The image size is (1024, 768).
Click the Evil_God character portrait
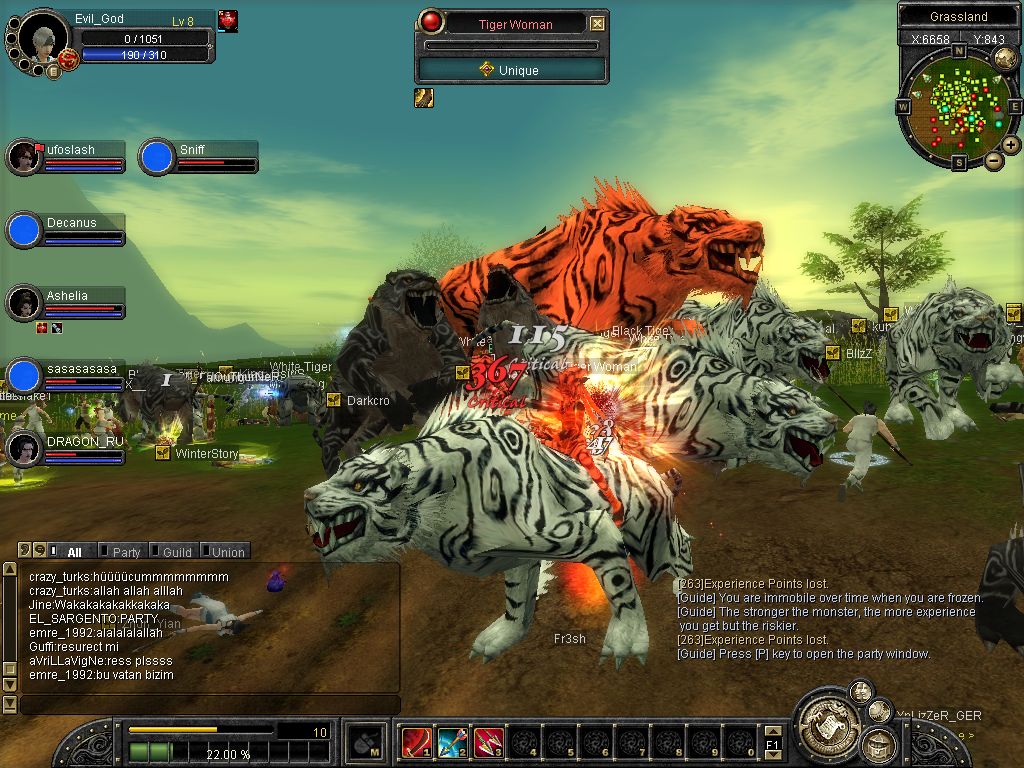point(43,38)
